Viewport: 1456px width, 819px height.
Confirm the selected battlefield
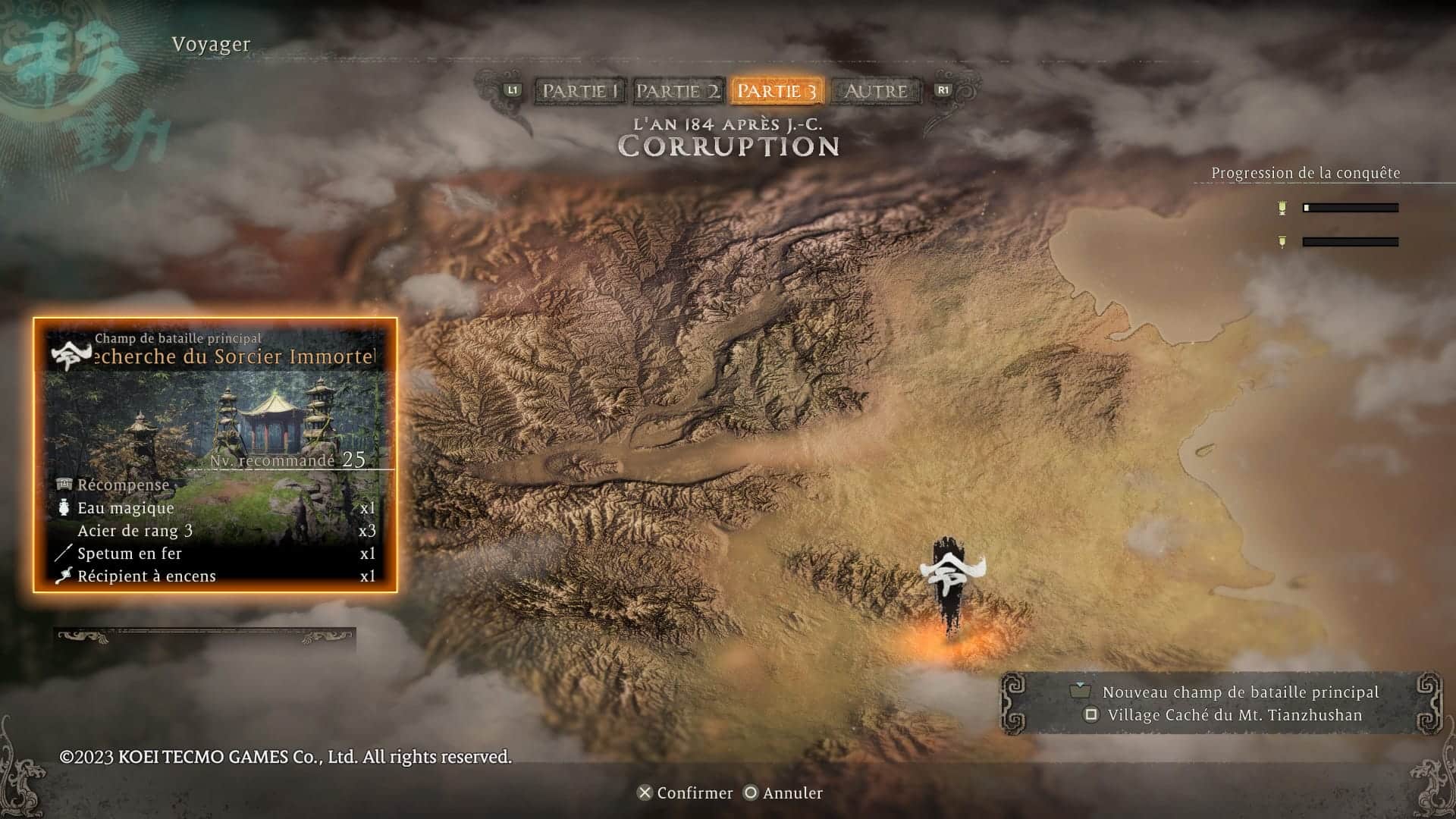click(685, 792)
